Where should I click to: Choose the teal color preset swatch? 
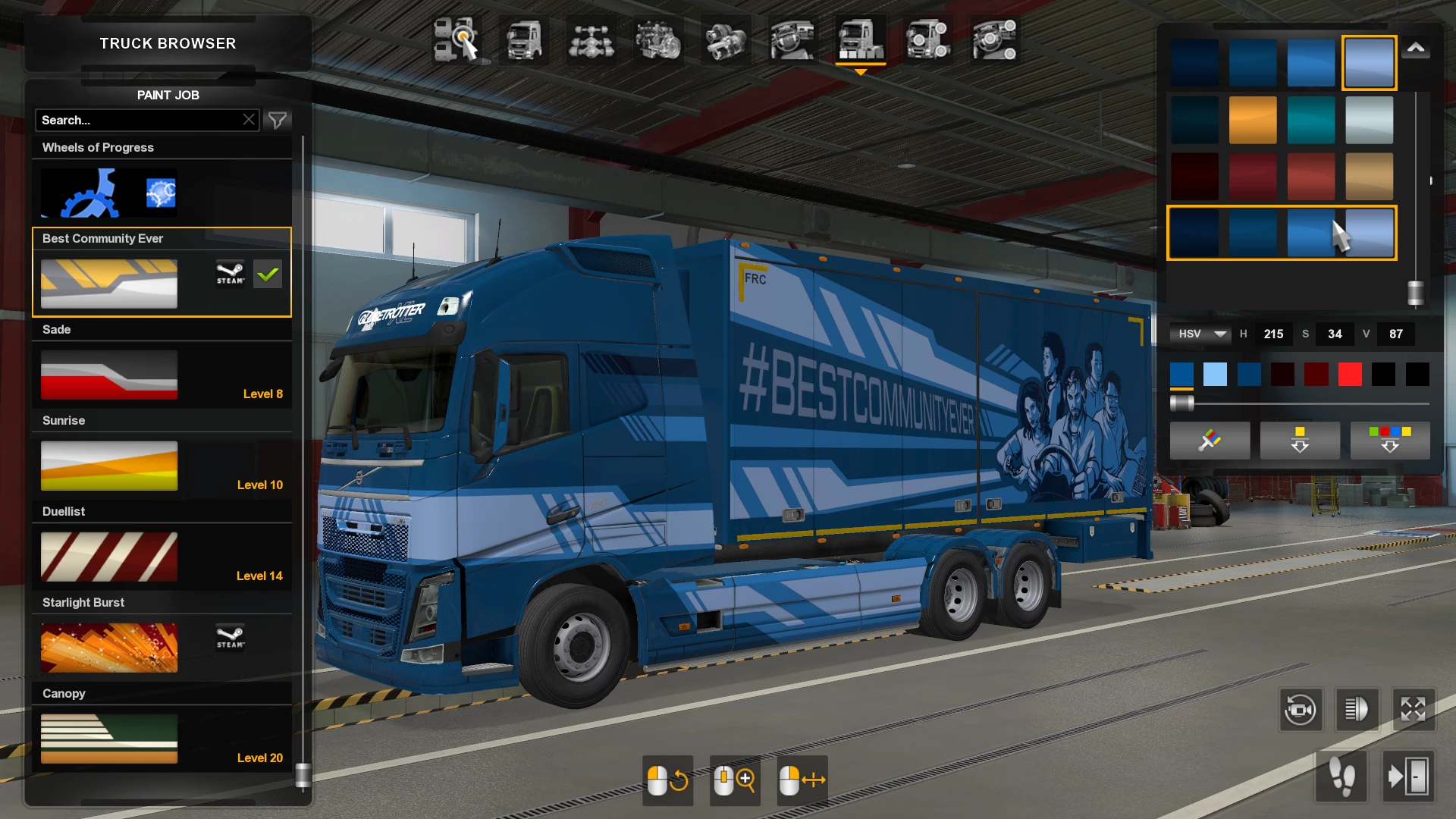tap(1310, 120)
